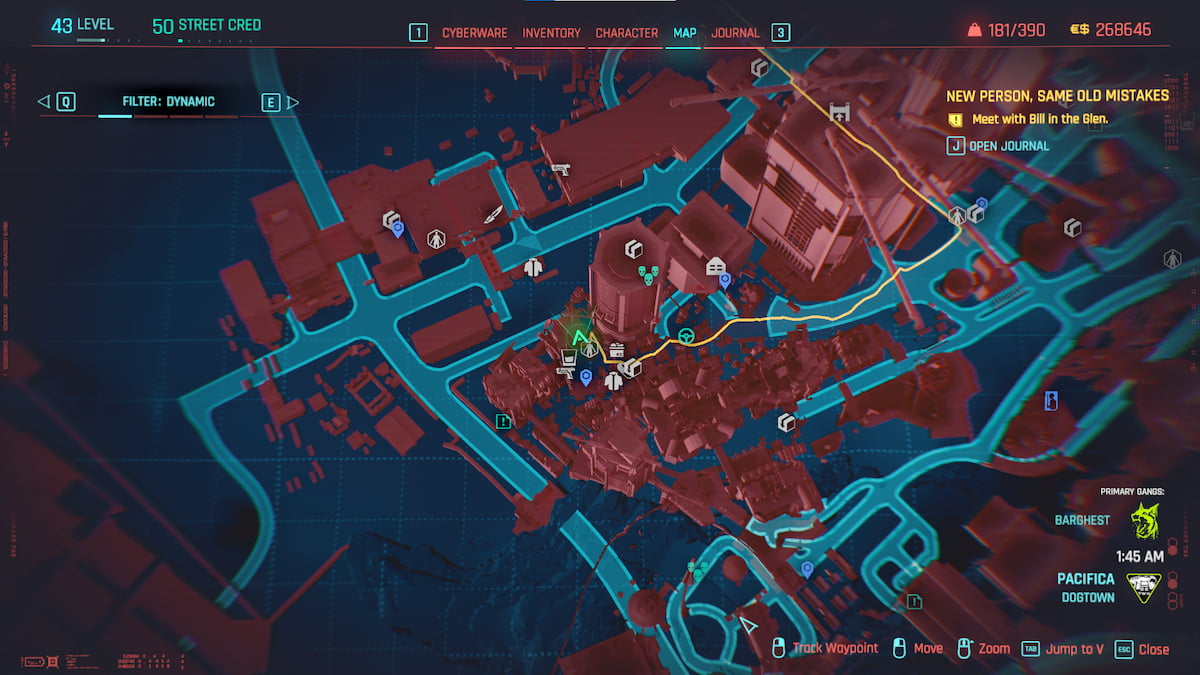Open the Inventory tab
The width and height of the screenshot is (1200, 675).
pos(551,33)
